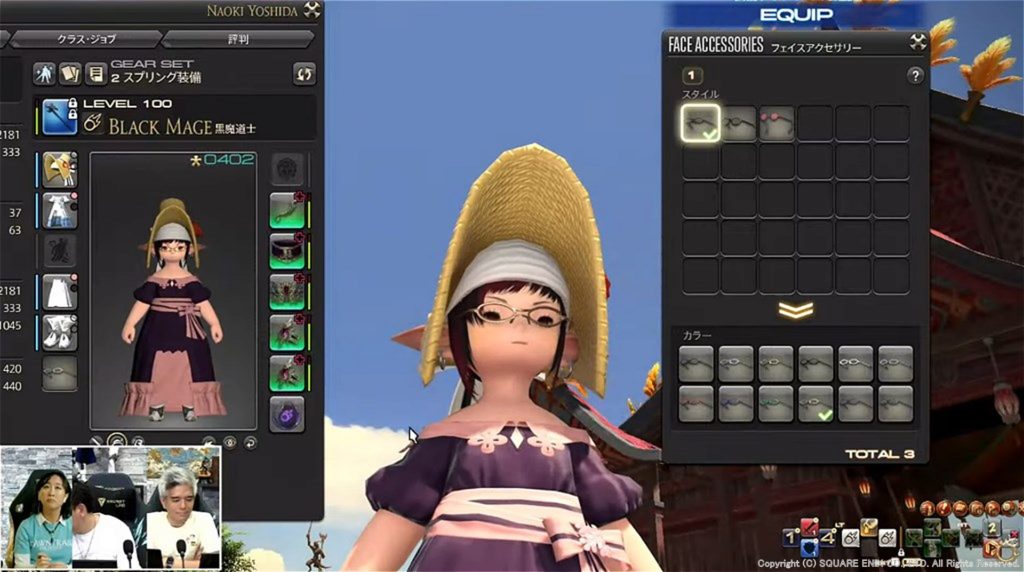Pick the color swatch with the green checkmark
This screenshot has height=572, width=1024.
(815, 404)
